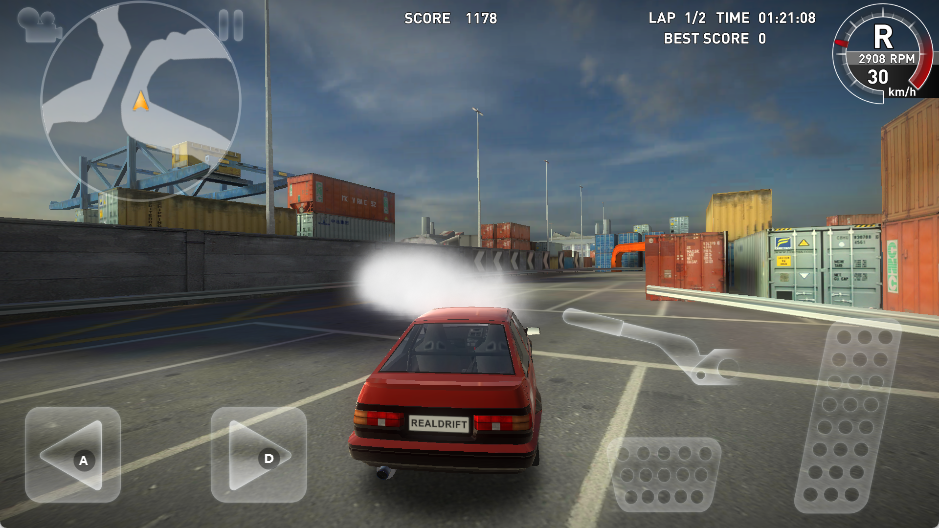The height and width of the screenshot is (528, 939).
Task: Steer left with the A arrow
Action: pos(73,455)
